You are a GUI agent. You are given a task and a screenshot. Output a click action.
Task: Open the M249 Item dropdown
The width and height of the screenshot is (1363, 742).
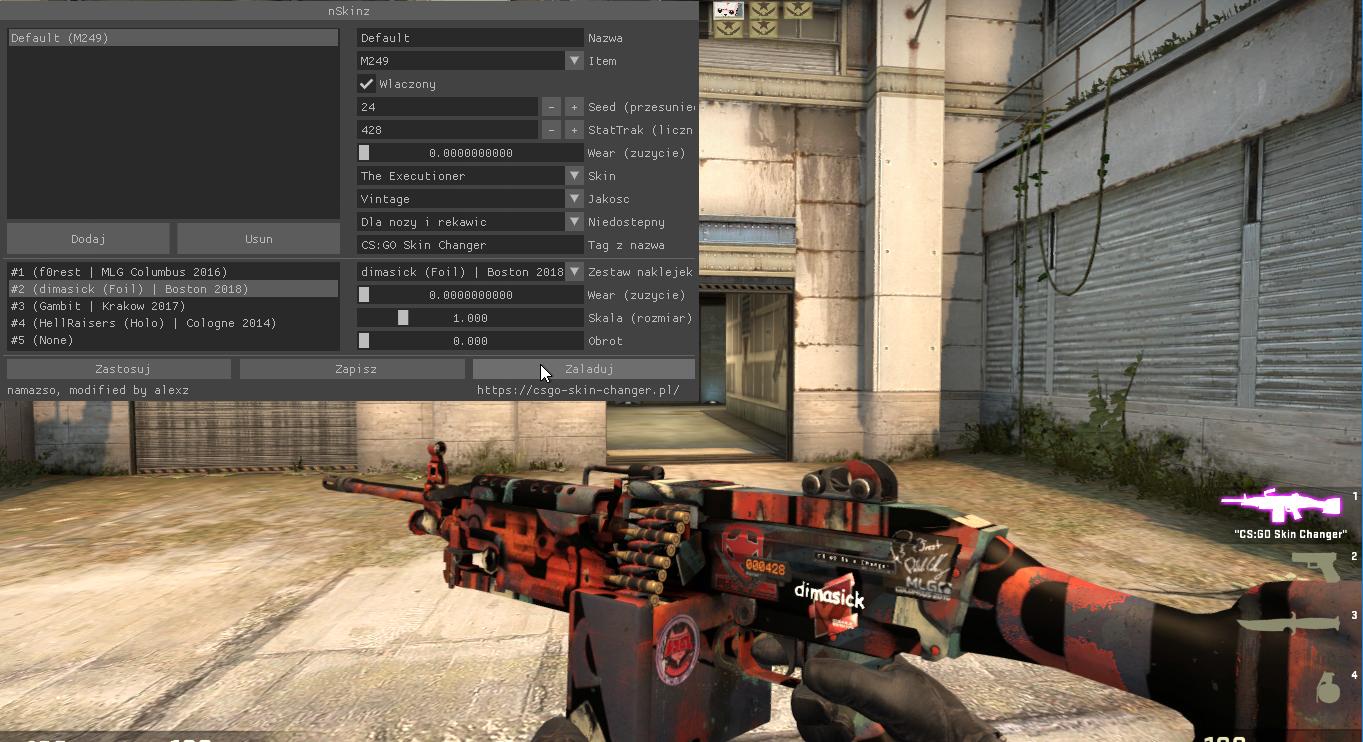(574, 61)
